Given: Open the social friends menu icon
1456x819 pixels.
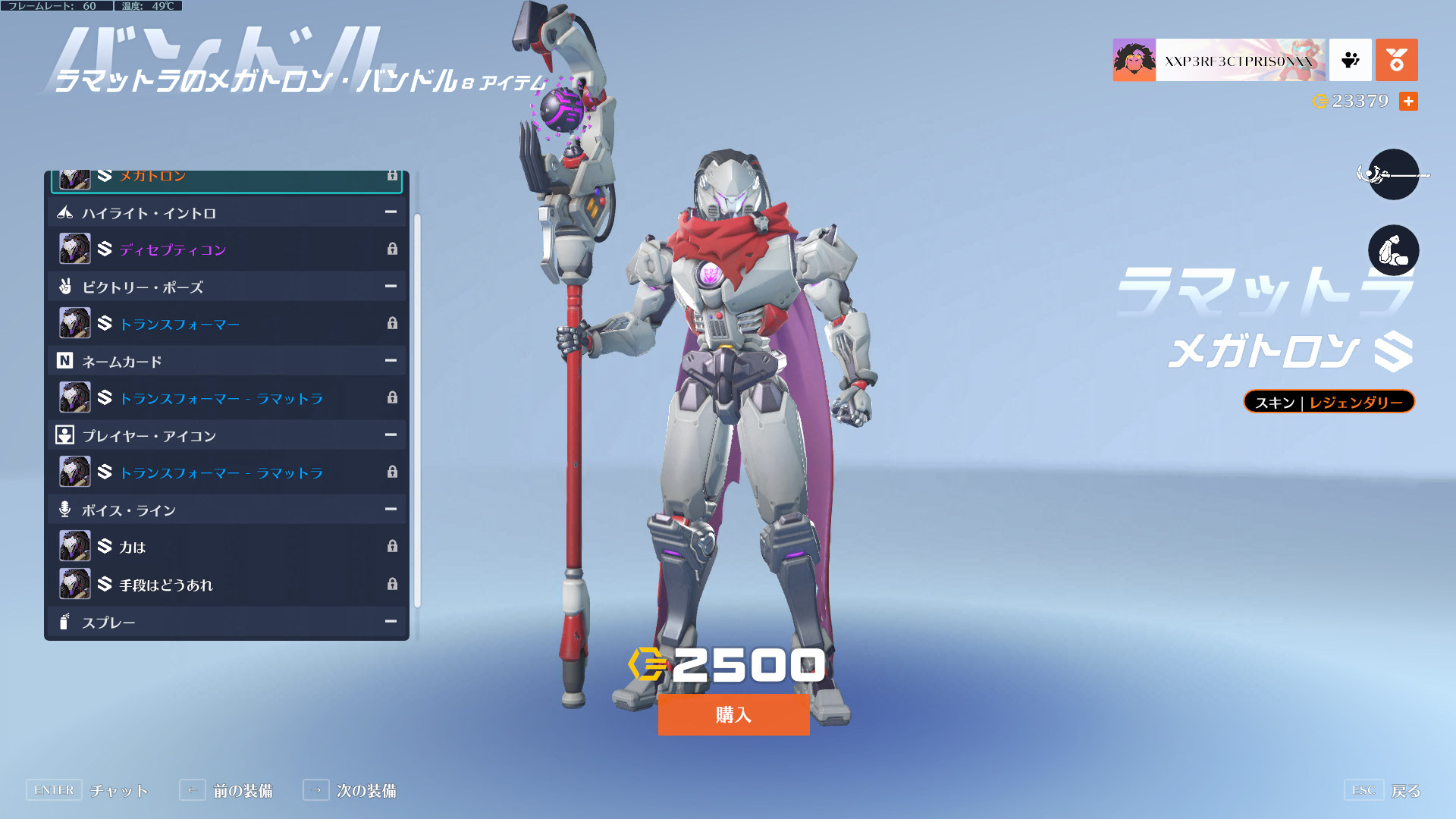Looking at the screenshot, I should 1351,60.
